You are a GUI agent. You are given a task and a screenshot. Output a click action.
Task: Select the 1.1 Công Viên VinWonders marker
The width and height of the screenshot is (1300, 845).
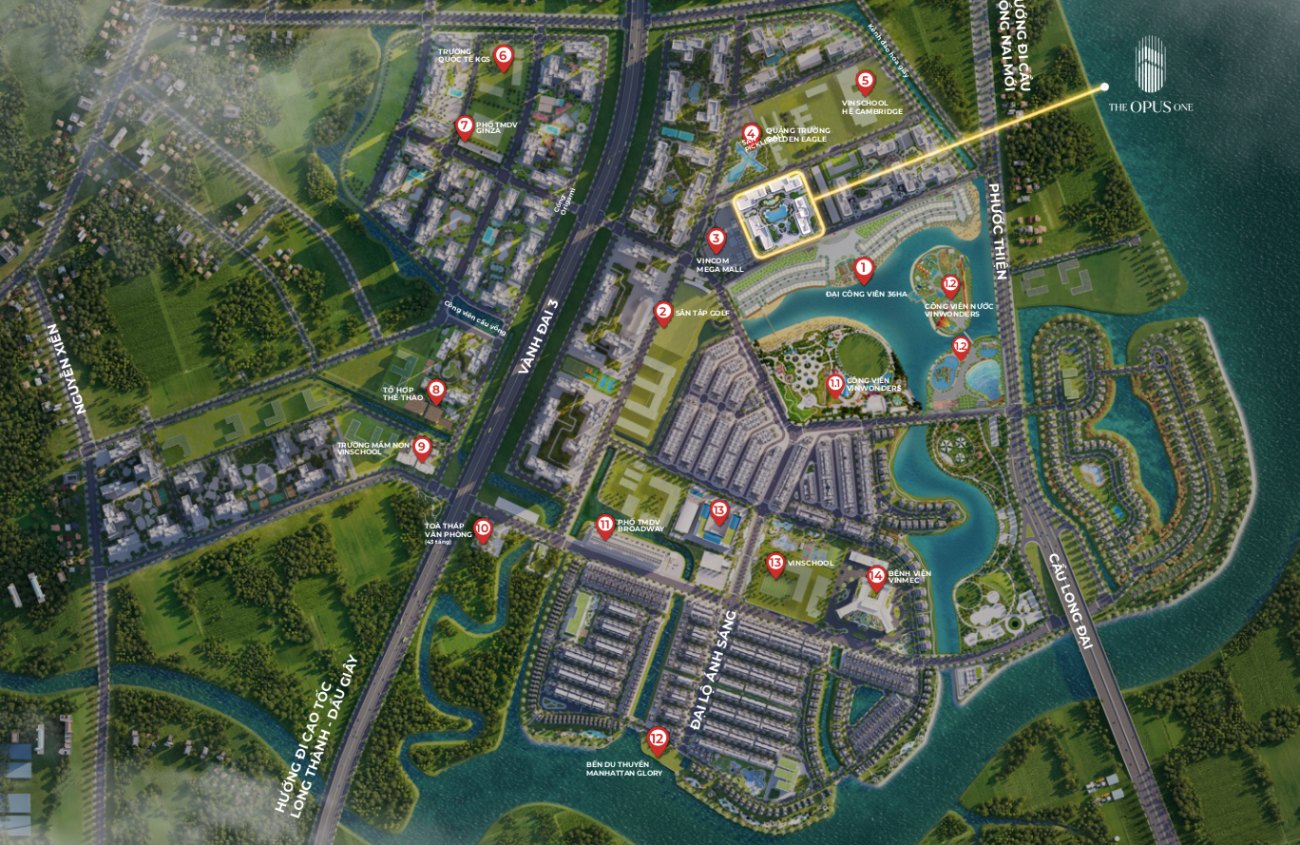tap(835, 383)
